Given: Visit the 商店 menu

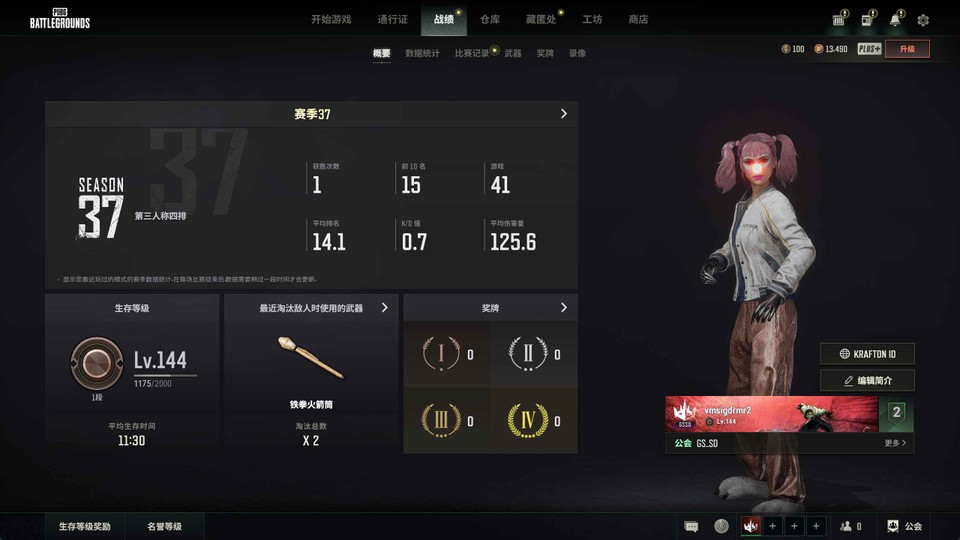Looking at the screenshot, I should tap(638, 19).
